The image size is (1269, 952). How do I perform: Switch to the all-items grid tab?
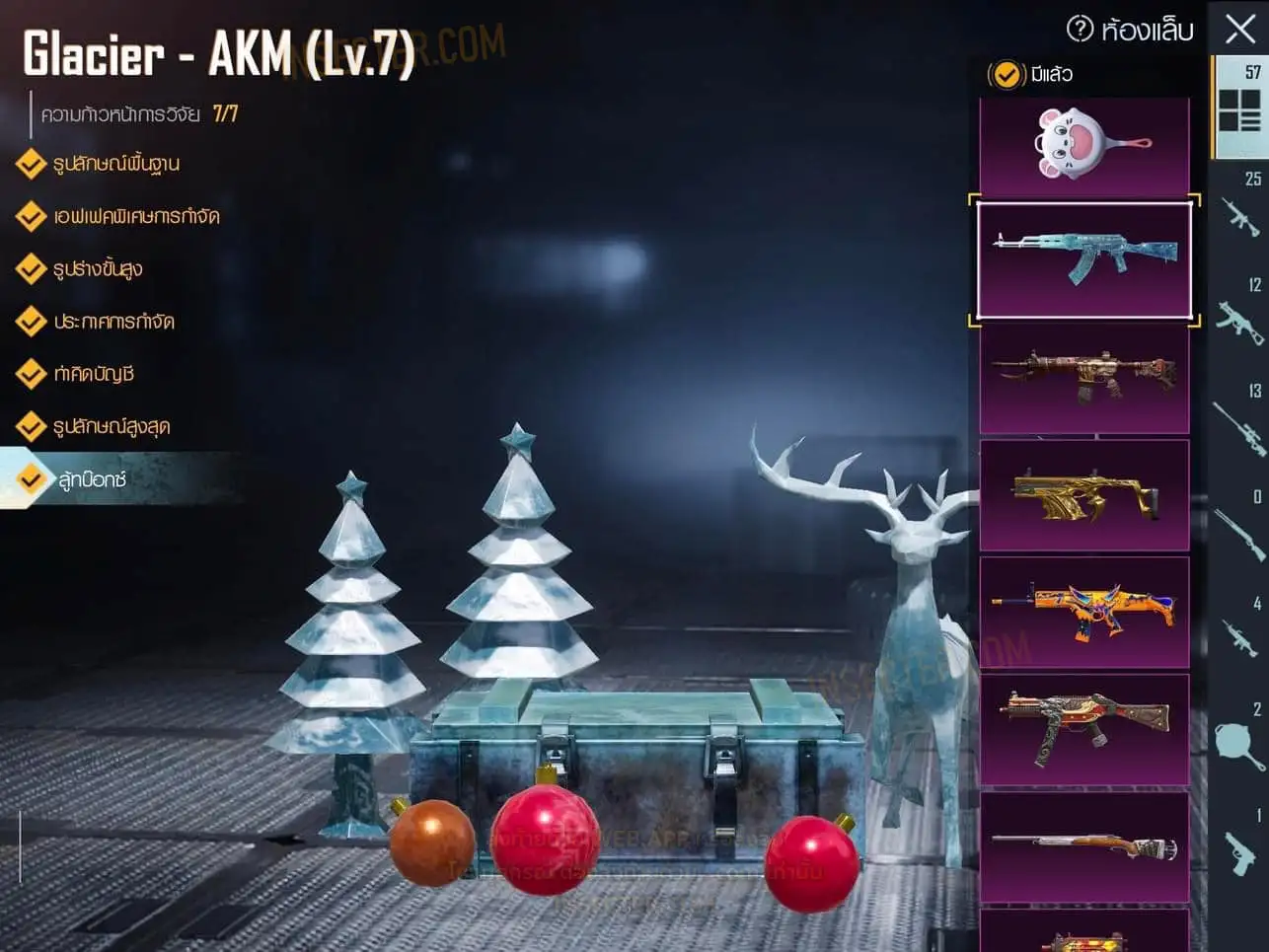[1240, 107]
